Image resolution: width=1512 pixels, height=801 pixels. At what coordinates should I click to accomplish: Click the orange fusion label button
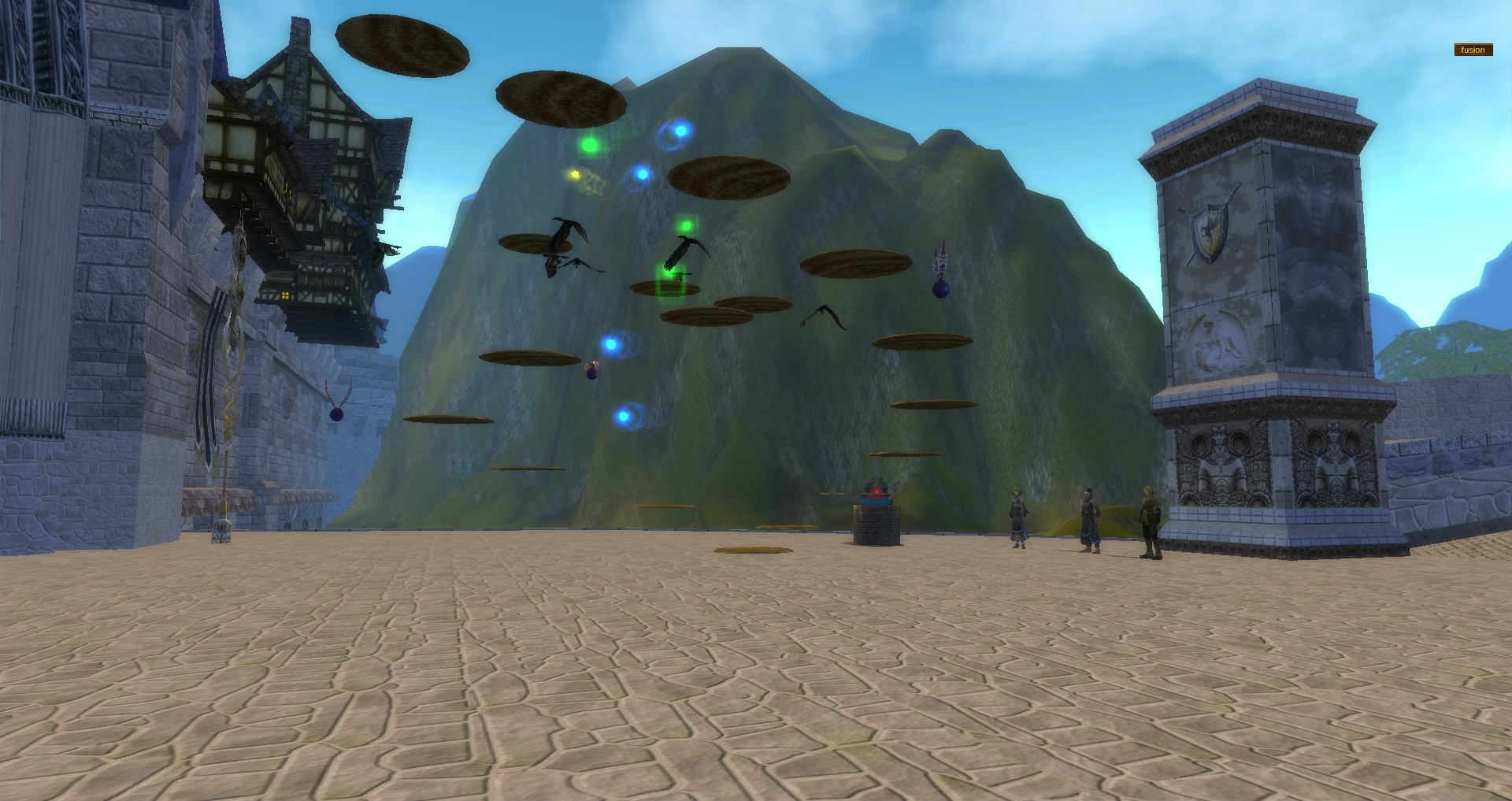[x=1473, y=50]
